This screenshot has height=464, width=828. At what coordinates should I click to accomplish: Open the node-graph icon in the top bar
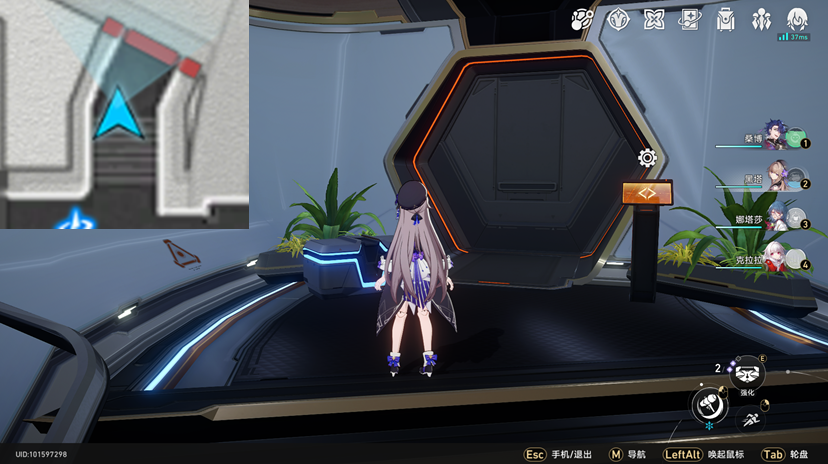(583, 19)
